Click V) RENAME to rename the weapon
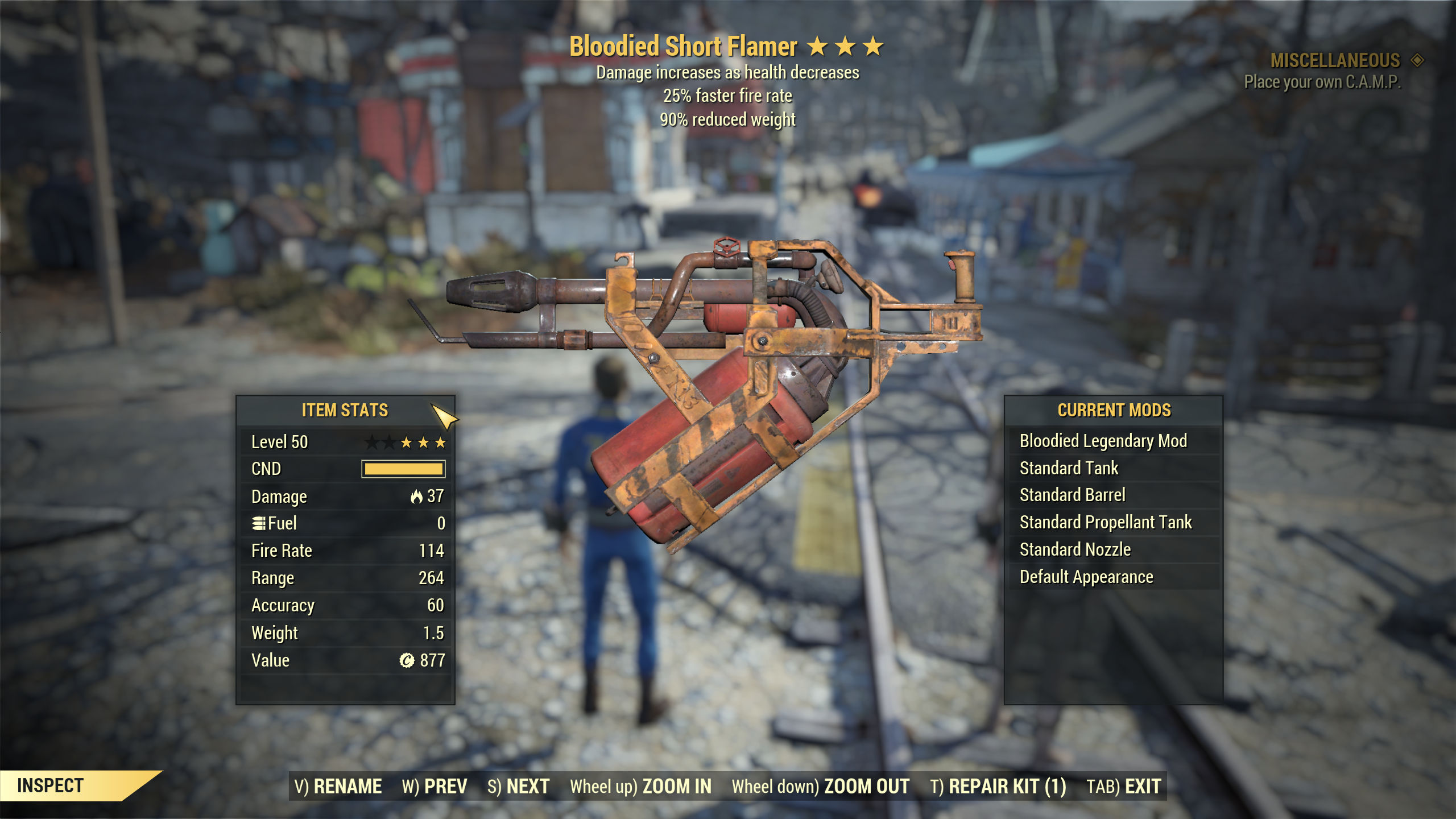 (340, 786)
